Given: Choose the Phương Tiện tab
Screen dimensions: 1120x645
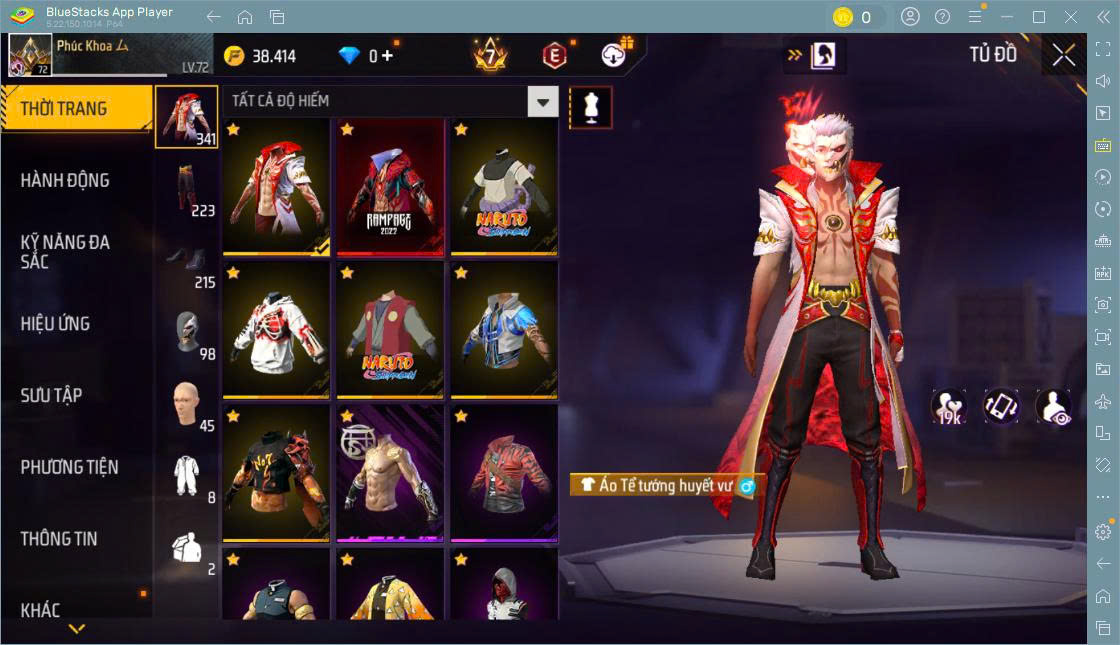Looking at the screenshot, I should 70,467.
